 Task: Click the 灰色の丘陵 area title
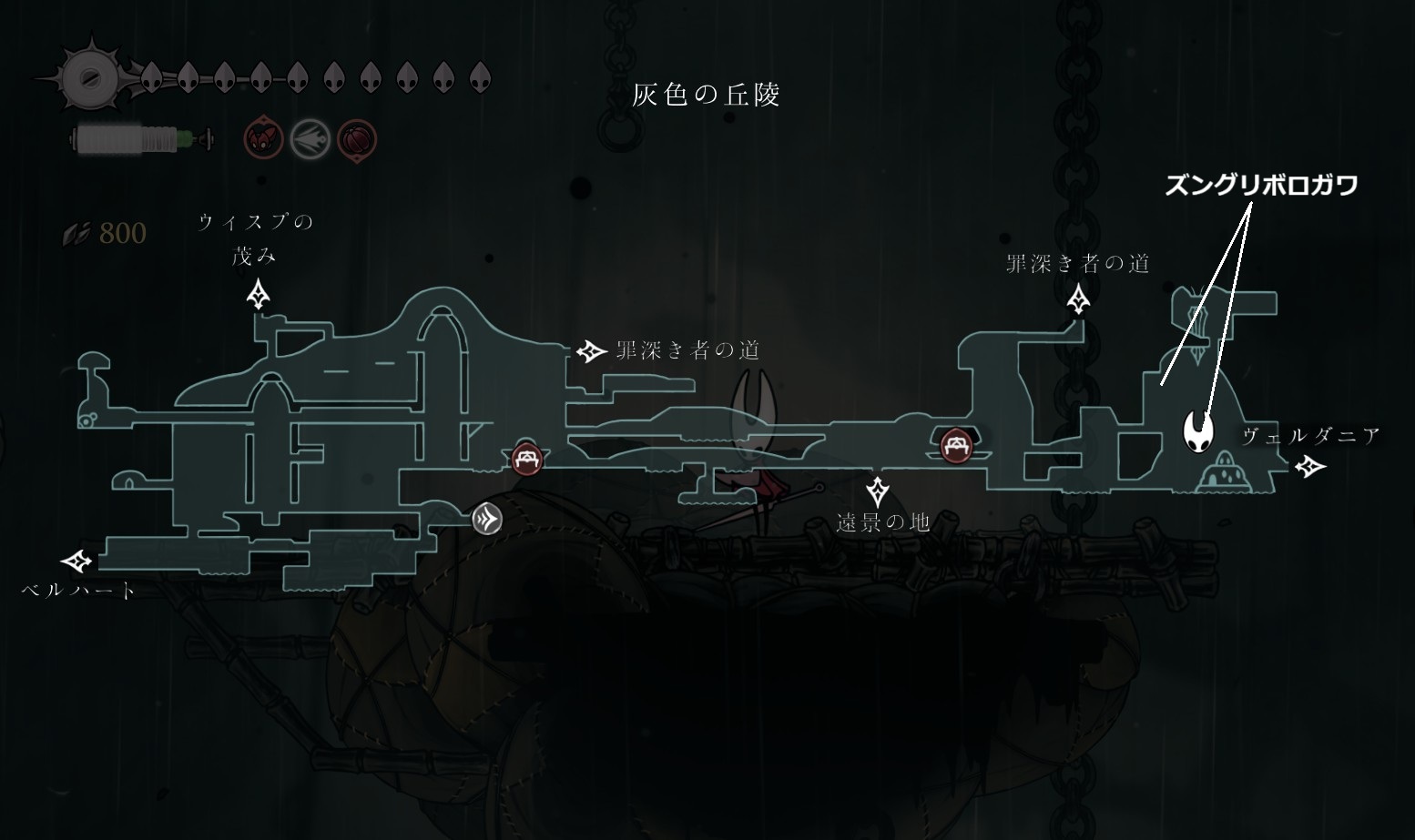click(706, 95)
